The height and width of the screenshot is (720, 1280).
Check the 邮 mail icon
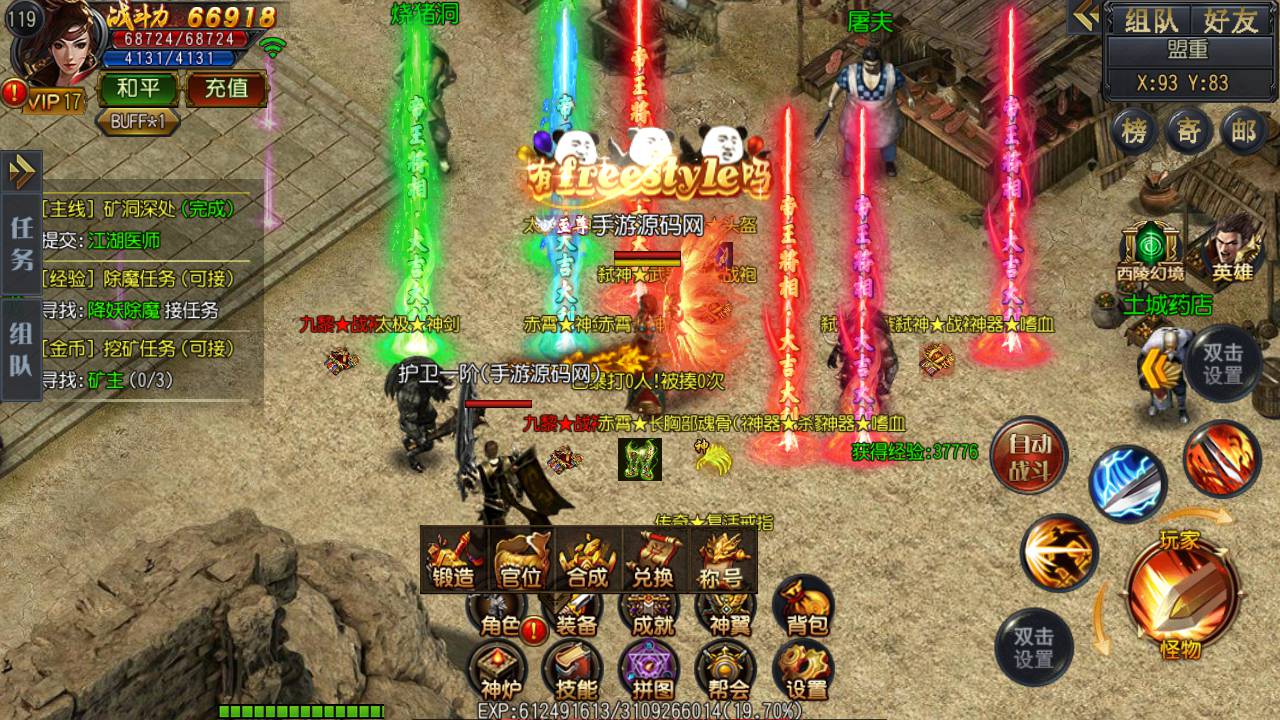(1244, 131)
